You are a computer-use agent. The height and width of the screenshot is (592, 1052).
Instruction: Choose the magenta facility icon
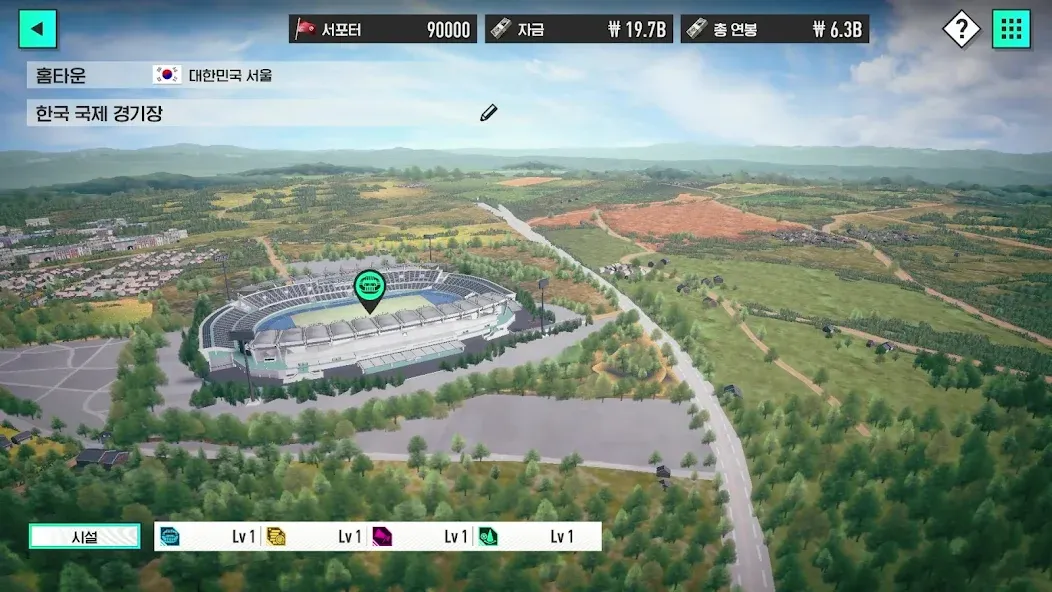point(382,537)
